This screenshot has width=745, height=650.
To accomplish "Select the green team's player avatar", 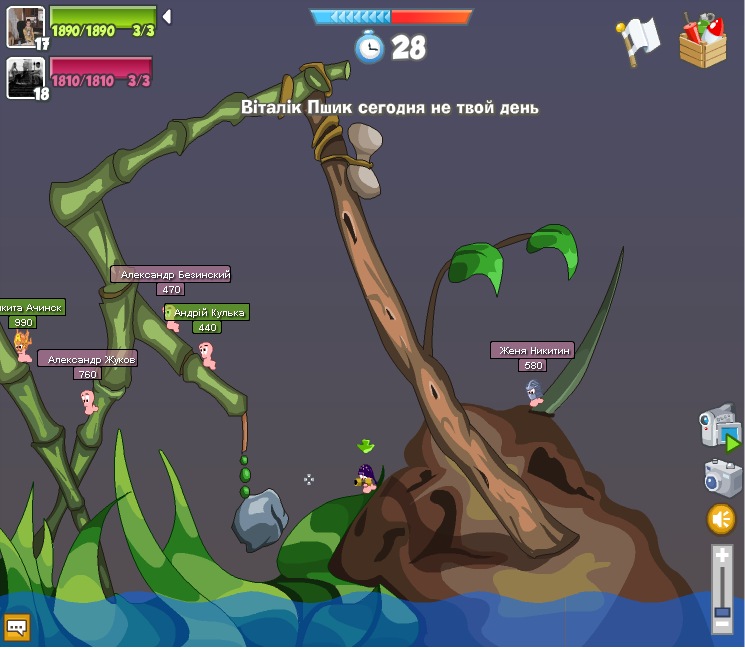I will click(25, 25).
